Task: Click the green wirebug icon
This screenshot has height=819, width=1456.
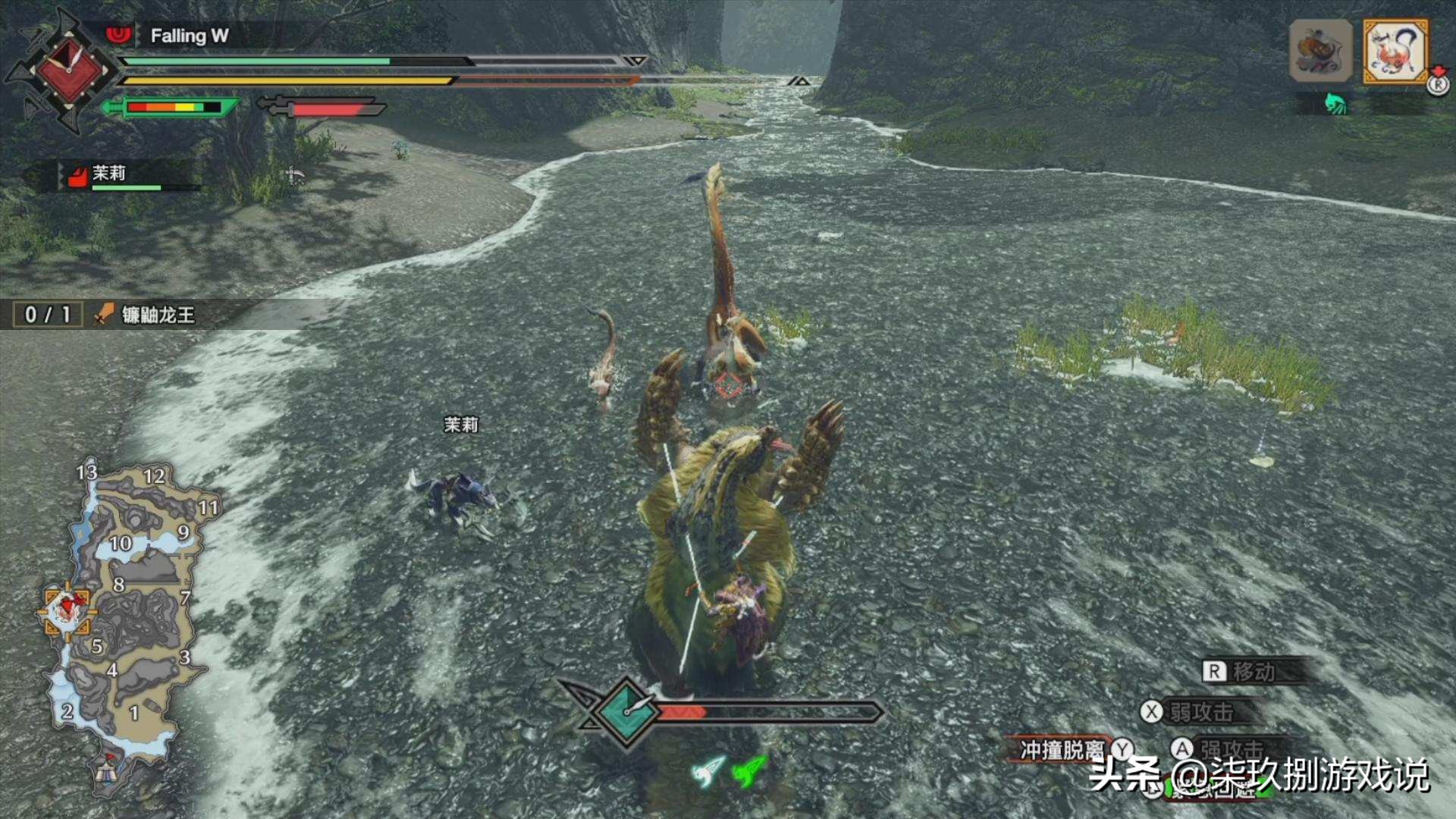Action: coord(750,770)
